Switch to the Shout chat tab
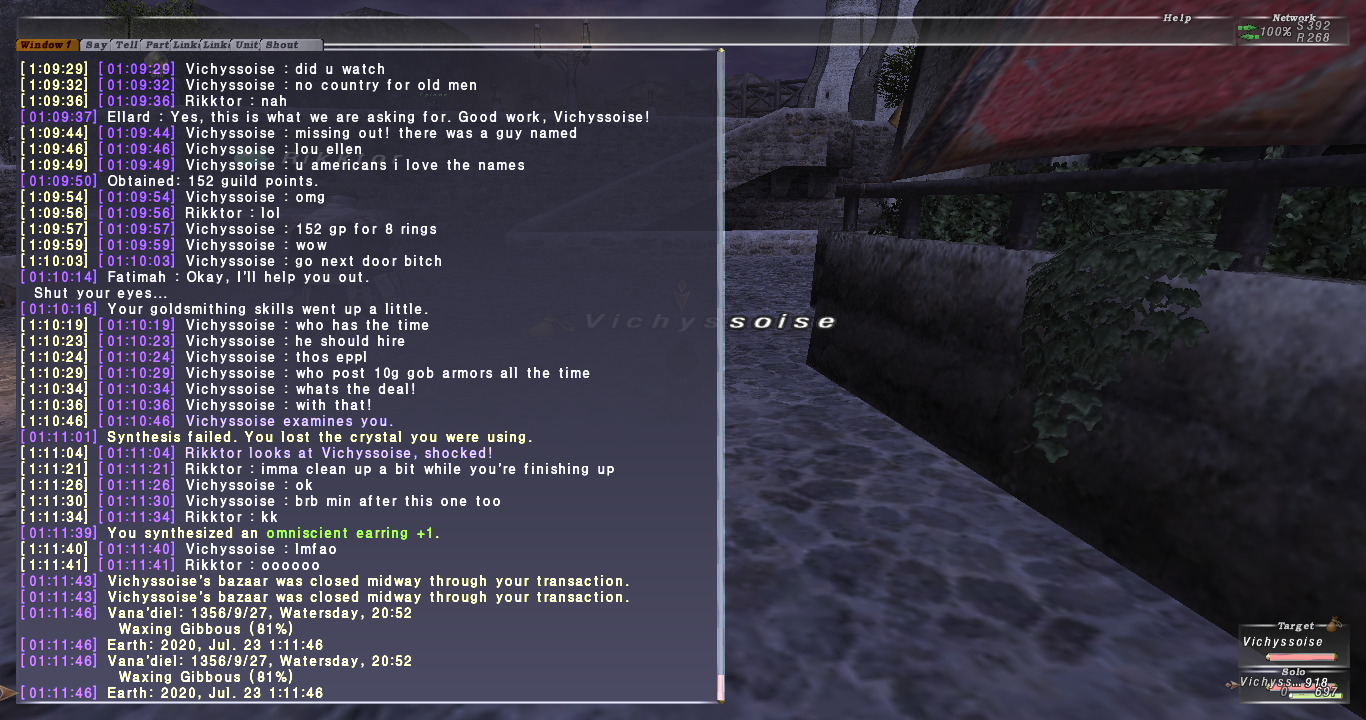Image resolution: width=1366 pixels, height=720 pixels. [282, 45]
